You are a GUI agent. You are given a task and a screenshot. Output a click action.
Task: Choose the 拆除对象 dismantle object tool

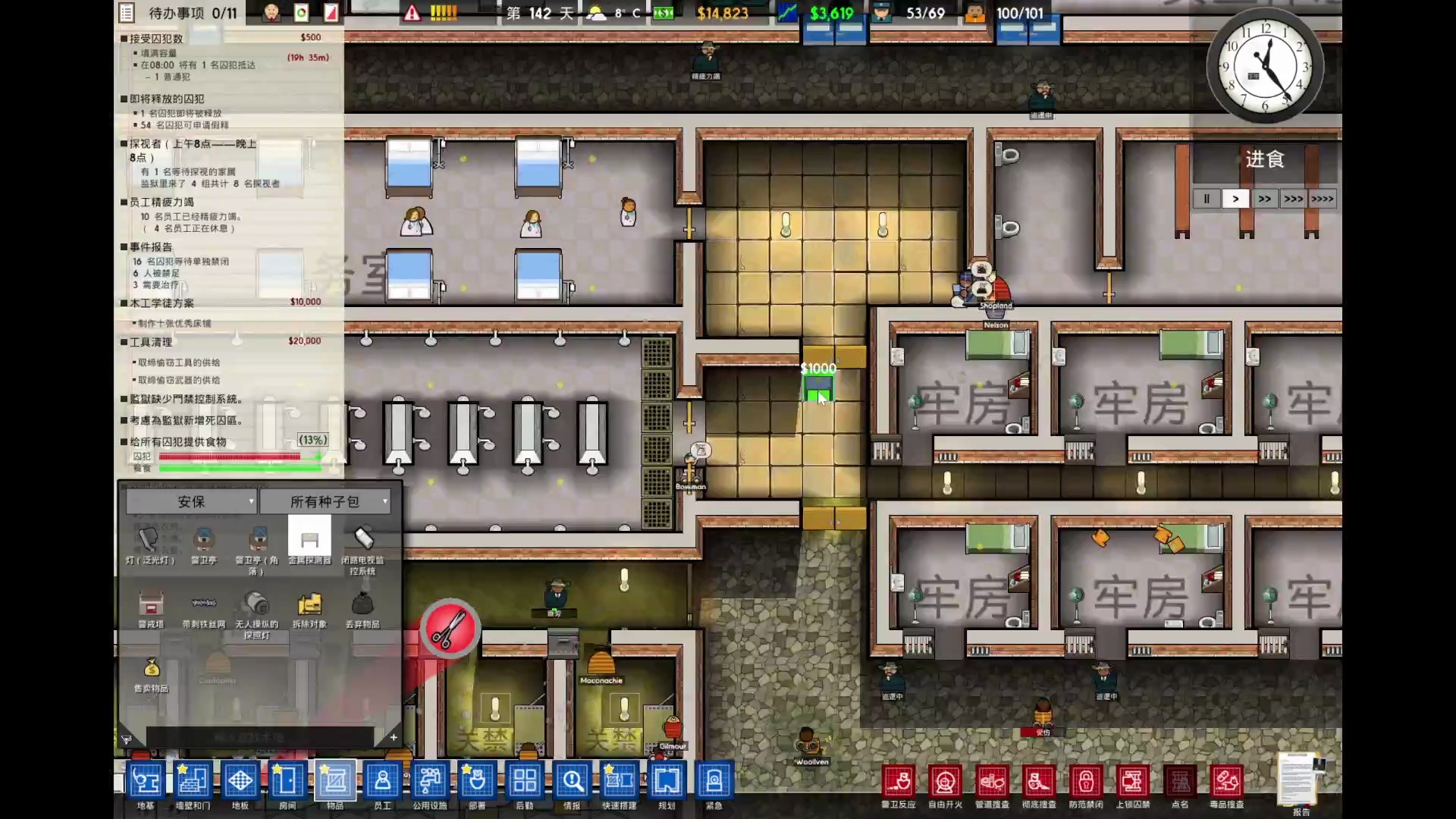point(309,606)
